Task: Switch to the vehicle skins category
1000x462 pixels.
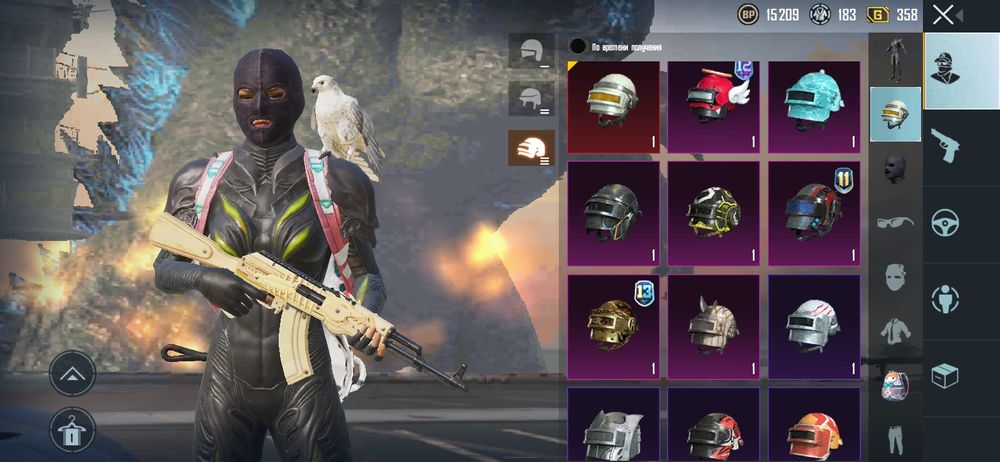Action: click(945, 221)
